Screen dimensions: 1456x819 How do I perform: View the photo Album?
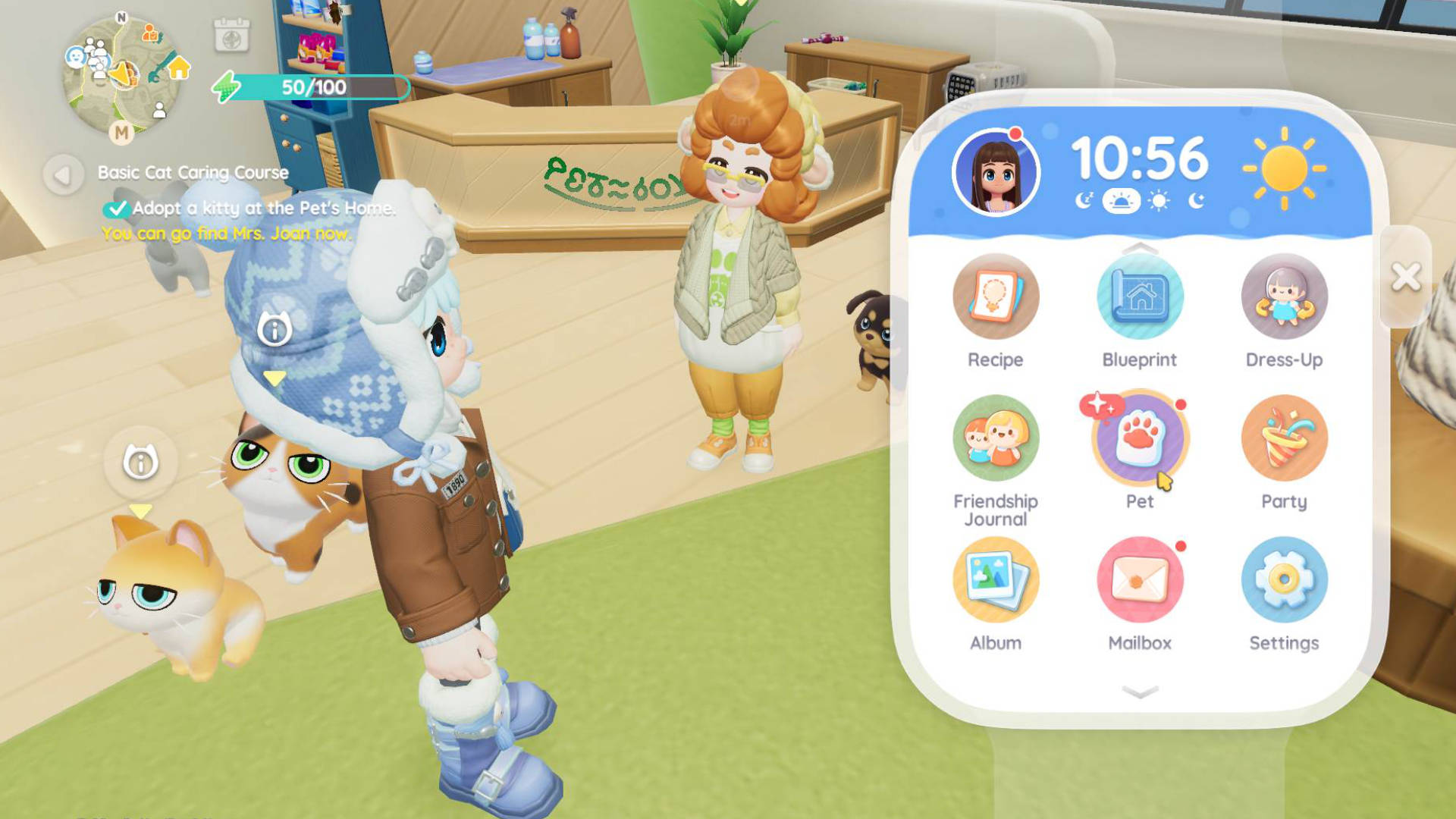pyautogui.click(x=995, y=580)
